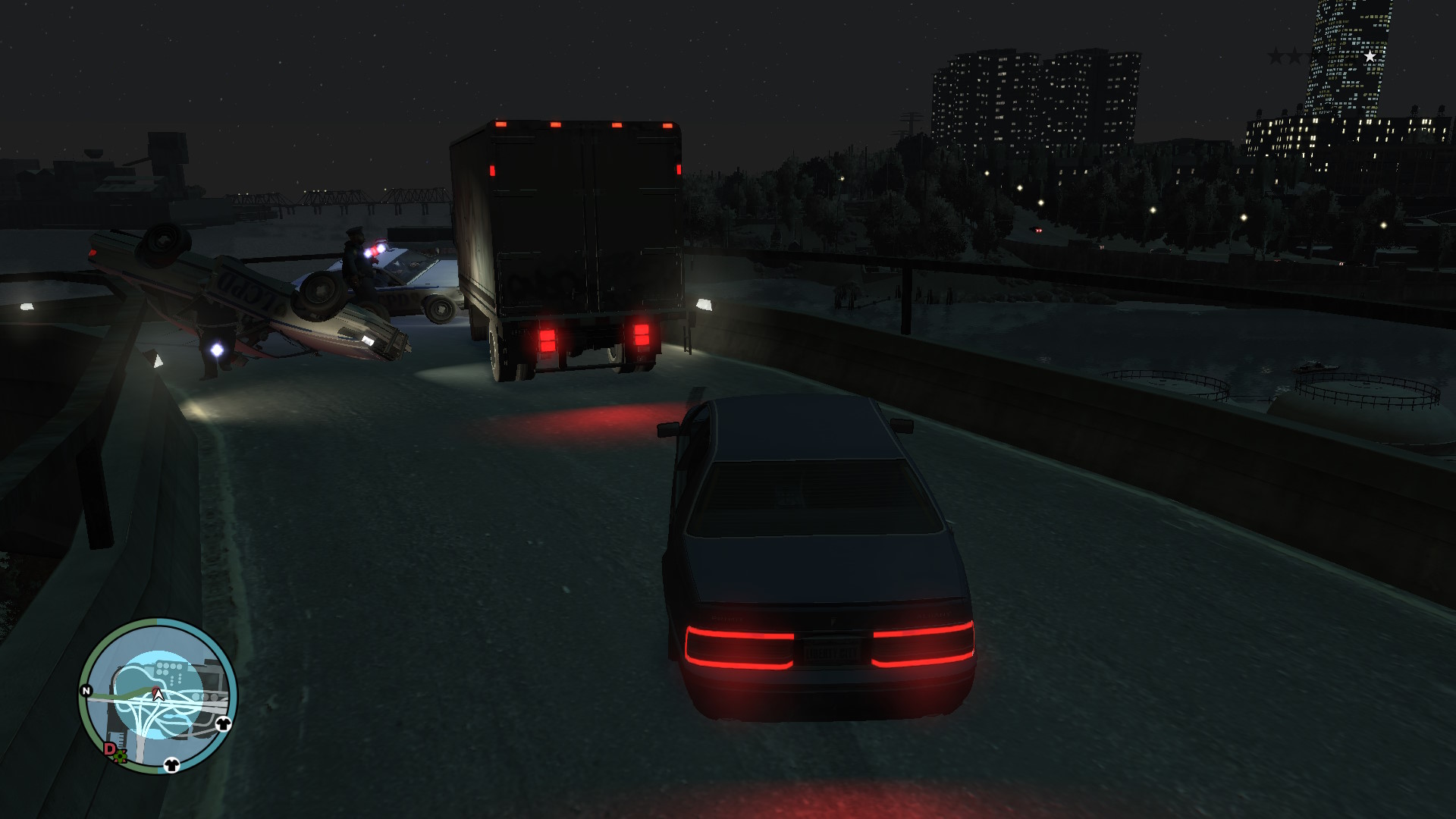The width and height of the screenshot is (1456, 819).
Task: Click the green flower blip beside the D
Action: pos(120,756)
